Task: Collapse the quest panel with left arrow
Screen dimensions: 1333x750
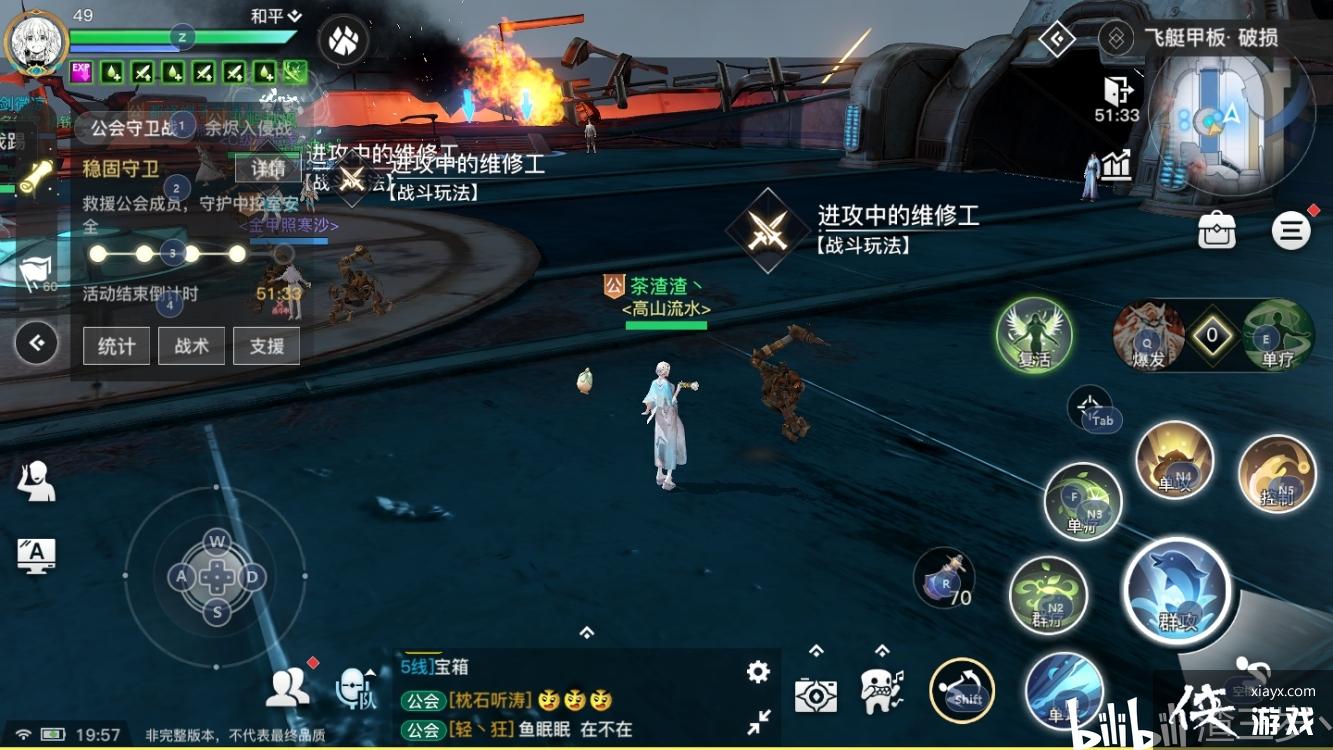Action: pyautogui.click(x=37, y=344)
